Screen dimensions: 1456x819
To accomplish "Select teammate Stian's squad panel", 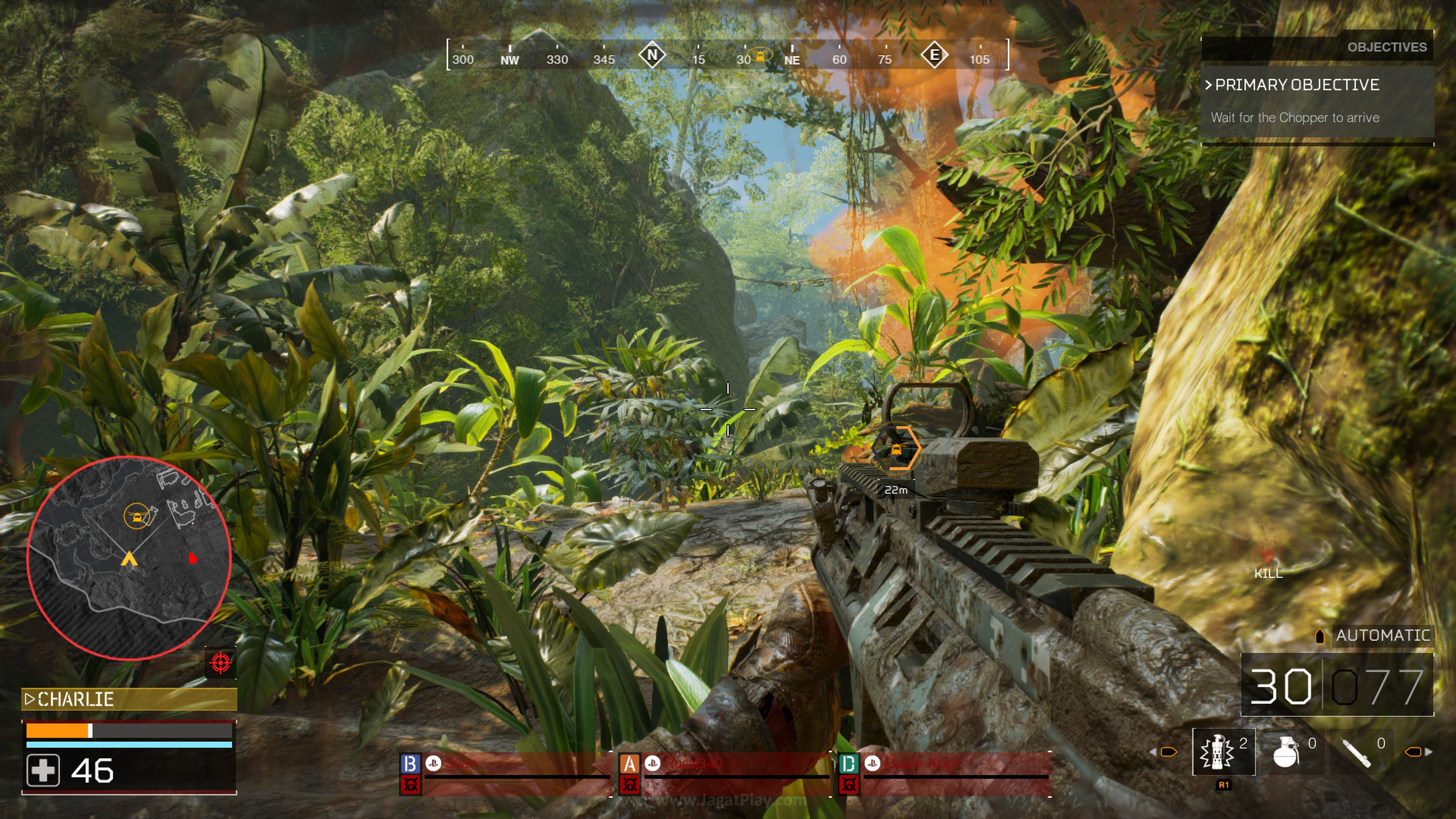I will click(505, 773).
